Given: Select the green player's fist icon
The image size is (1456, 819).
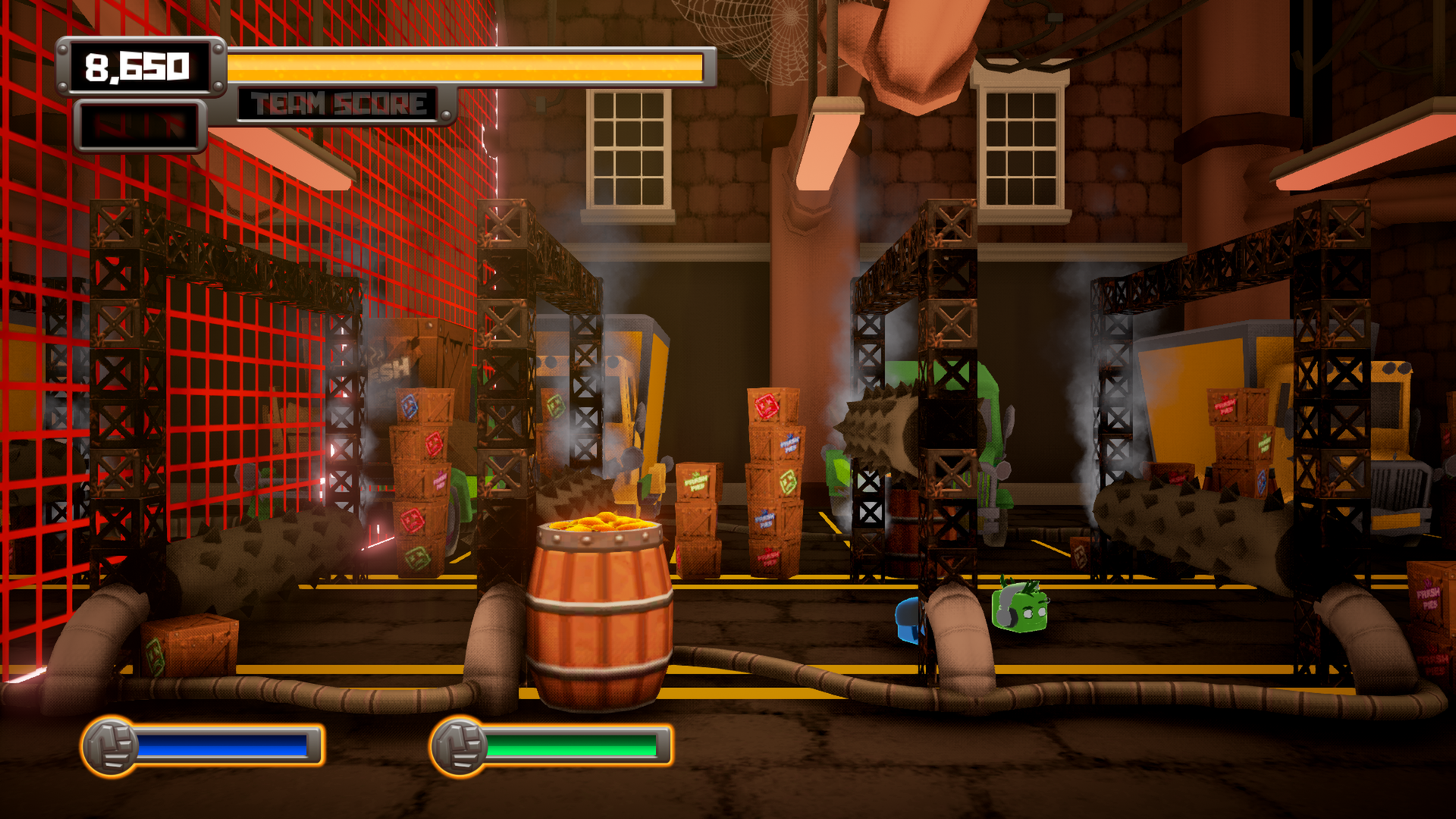Looking at the screenshot, I should [x=460, y=746].
